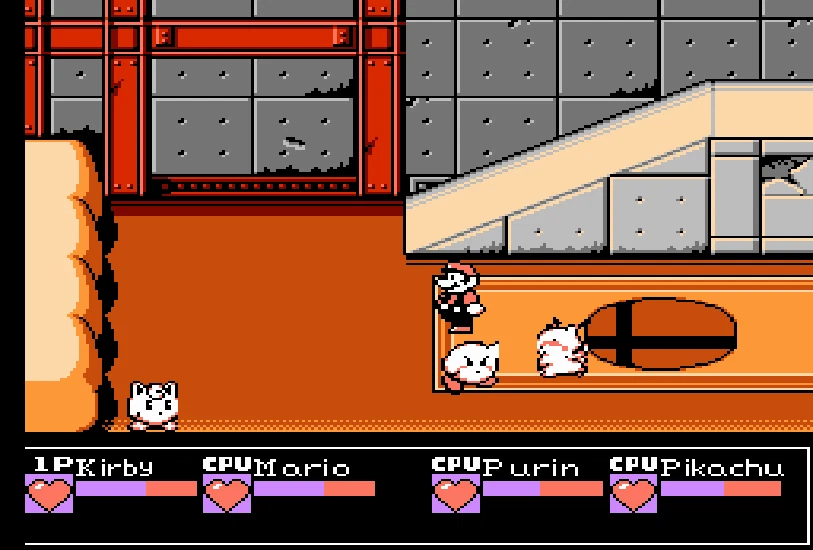The width and height of the screenshot is (813, 550).
Task: Click the heart icon beside 1P Kirby
Action: click(x=49, y=494)
